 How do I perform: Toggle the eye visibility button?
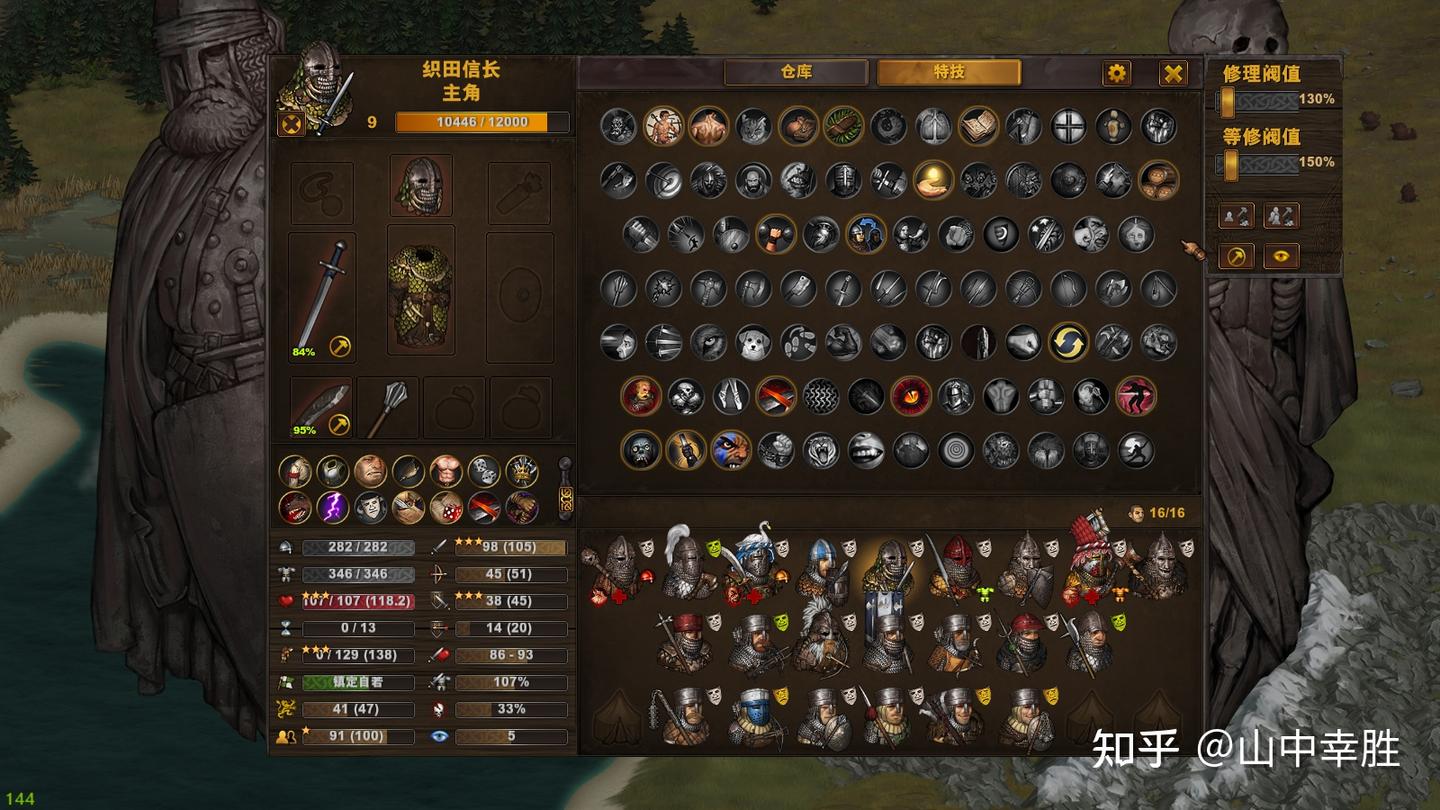point(1281,257)
